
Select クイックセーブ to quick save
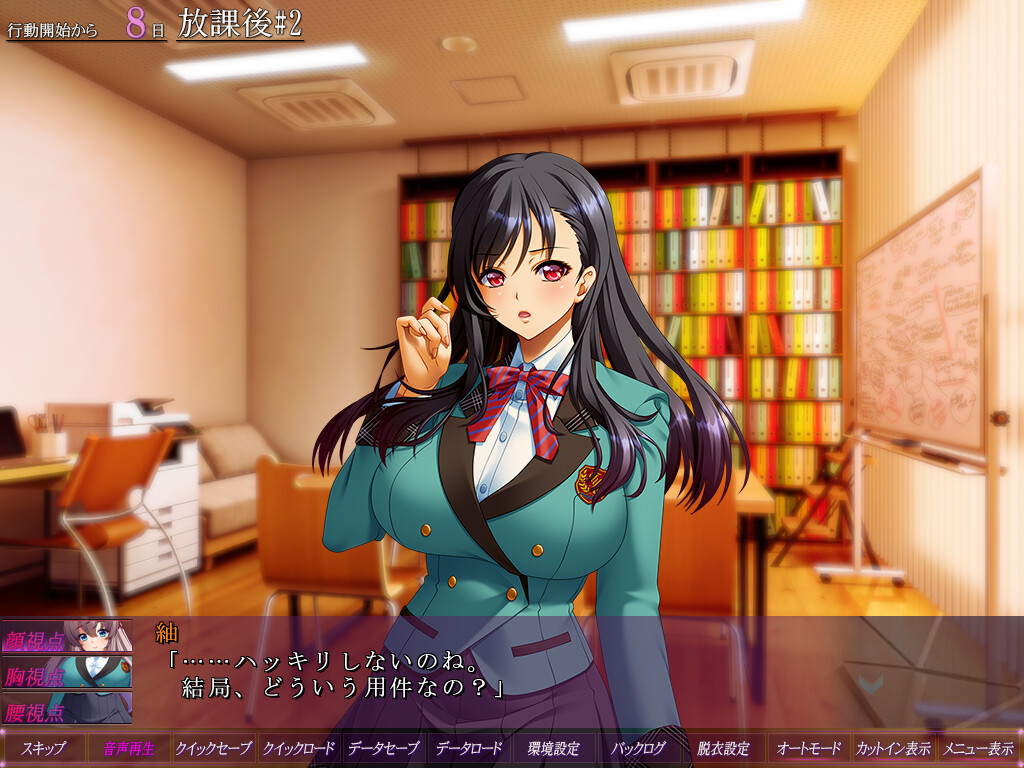[x=213, y=748]
